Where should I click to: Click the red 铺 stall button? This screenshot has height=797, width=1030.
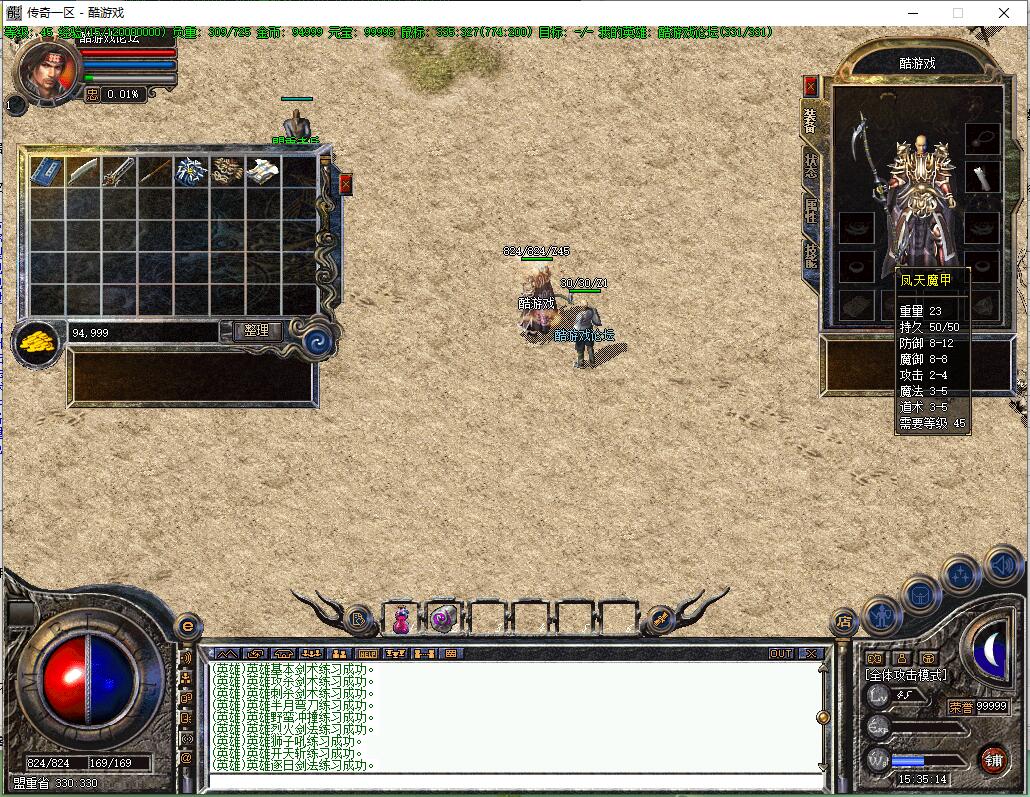[x=993, y=759]
